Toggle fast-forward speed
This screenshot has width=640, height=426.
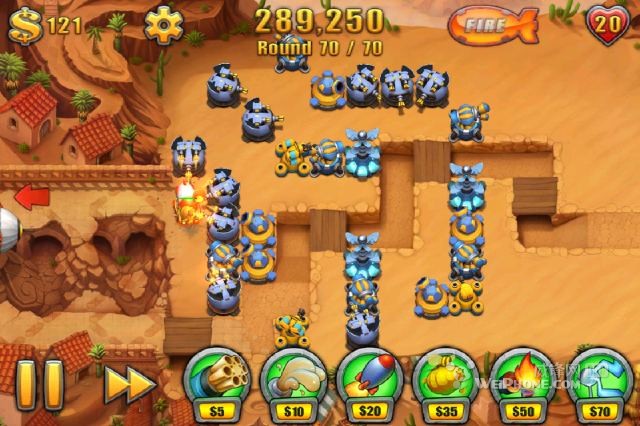(x=128, y=384)
